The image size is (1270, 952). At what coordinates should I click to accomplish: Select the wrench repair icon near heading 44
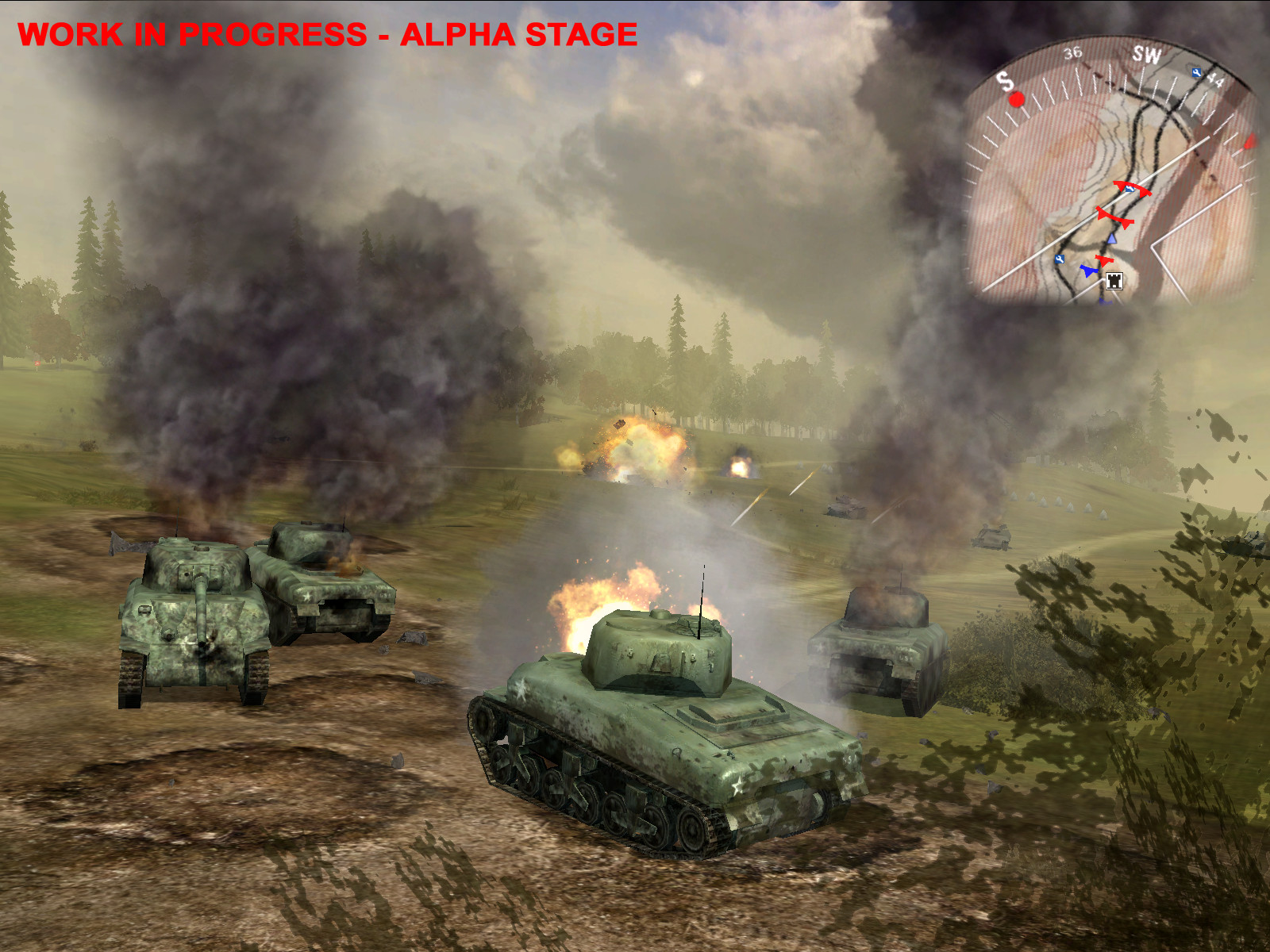click(x=1195, y=73)
